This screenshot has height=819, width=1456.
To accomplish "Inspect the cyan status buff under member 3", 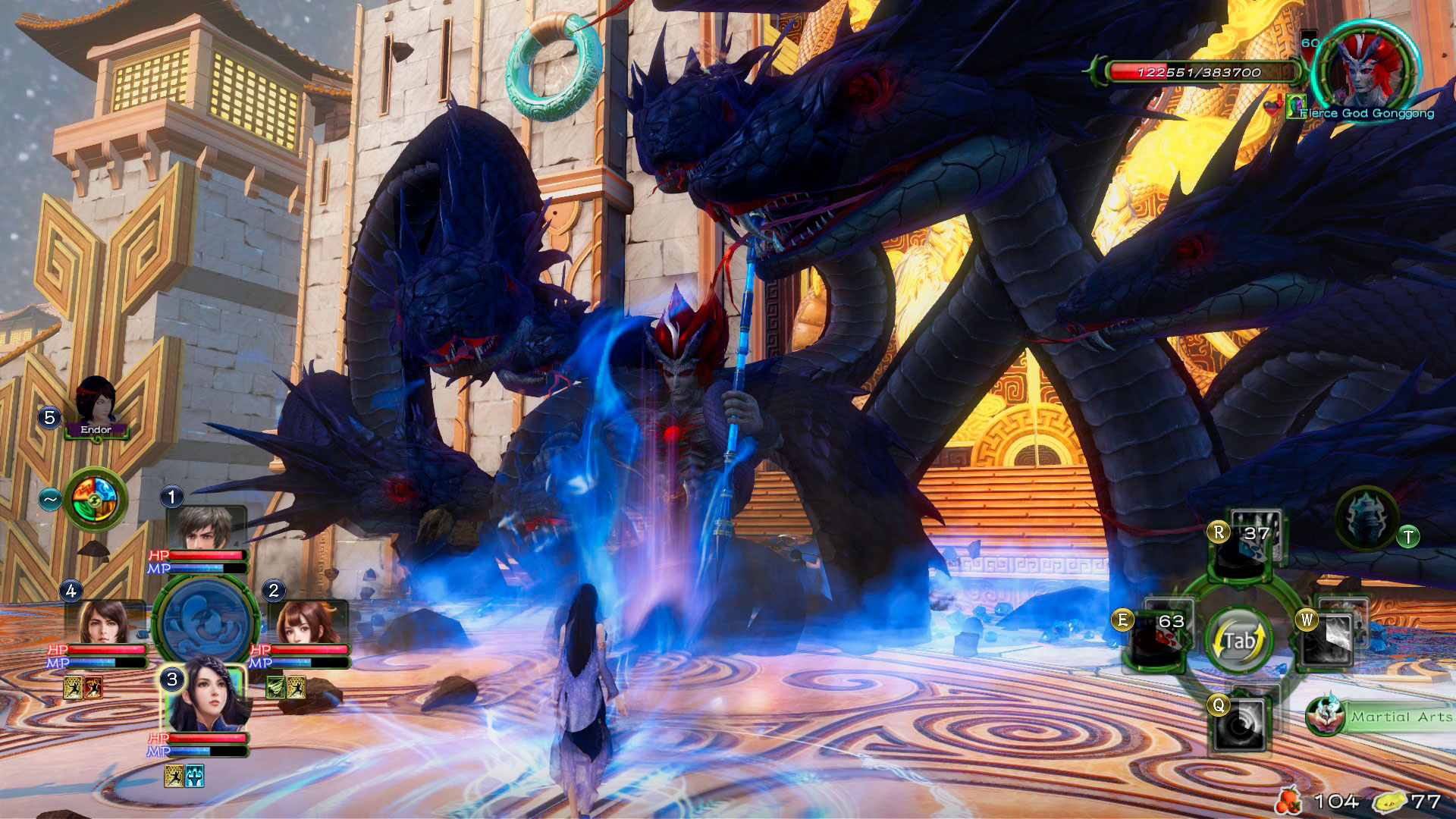I will [194, 775].
